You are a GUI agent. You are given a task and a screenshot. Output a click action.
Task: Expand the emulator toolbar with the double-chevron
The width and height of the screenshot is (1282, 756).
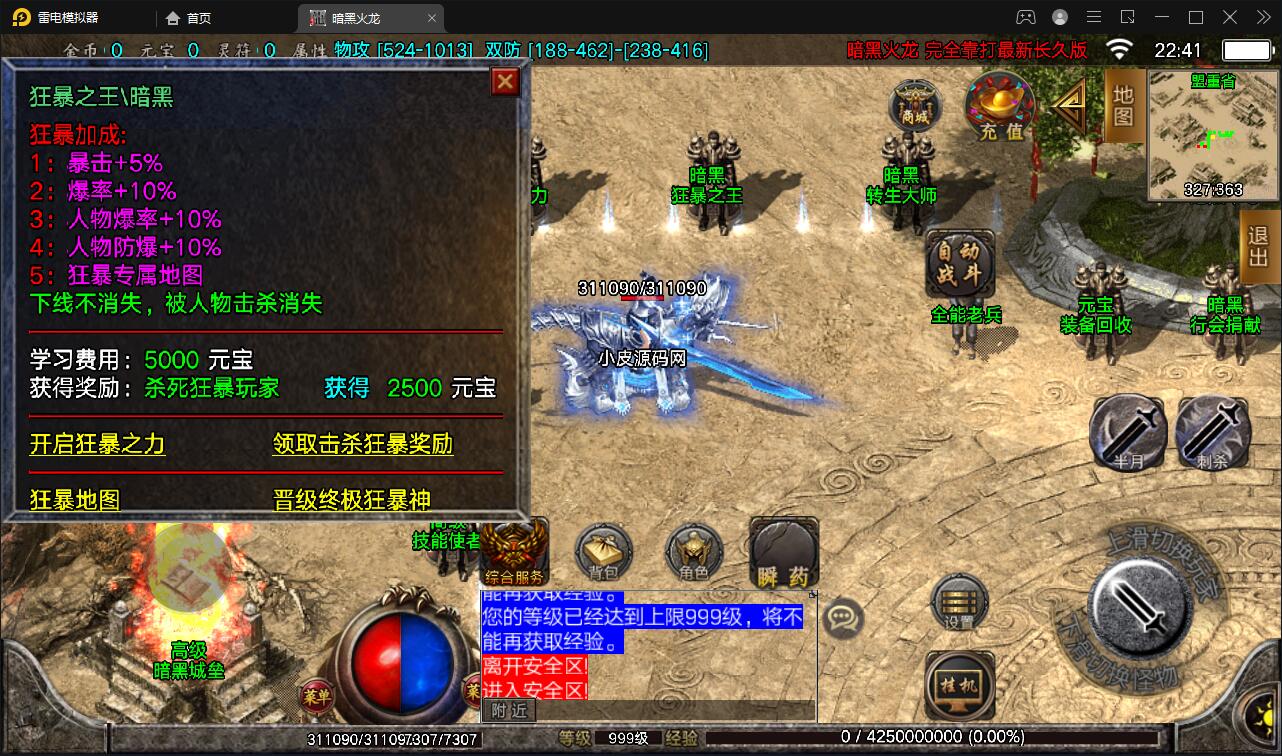1264,16
